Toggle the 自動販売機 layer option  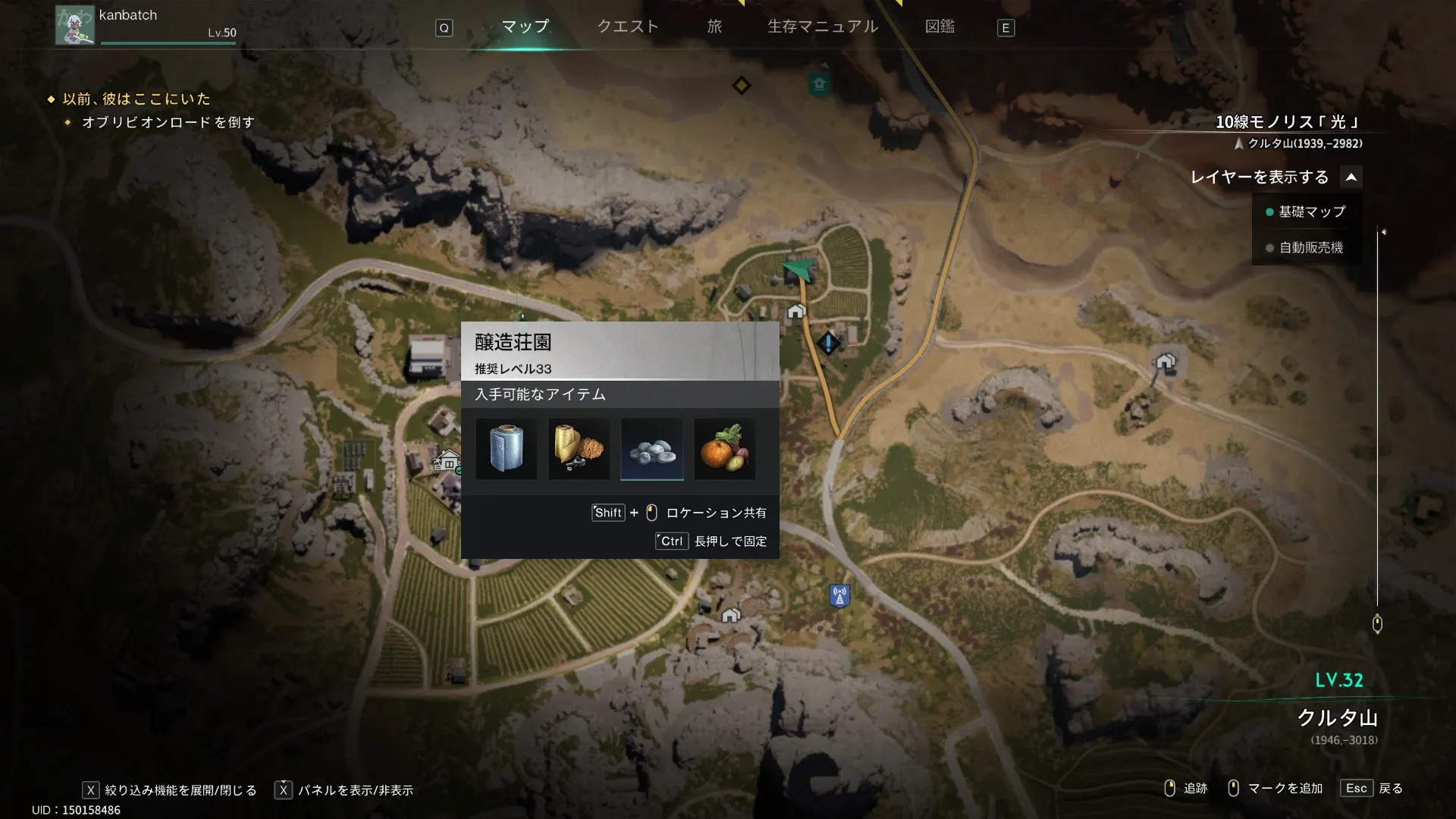(1310, 248)
